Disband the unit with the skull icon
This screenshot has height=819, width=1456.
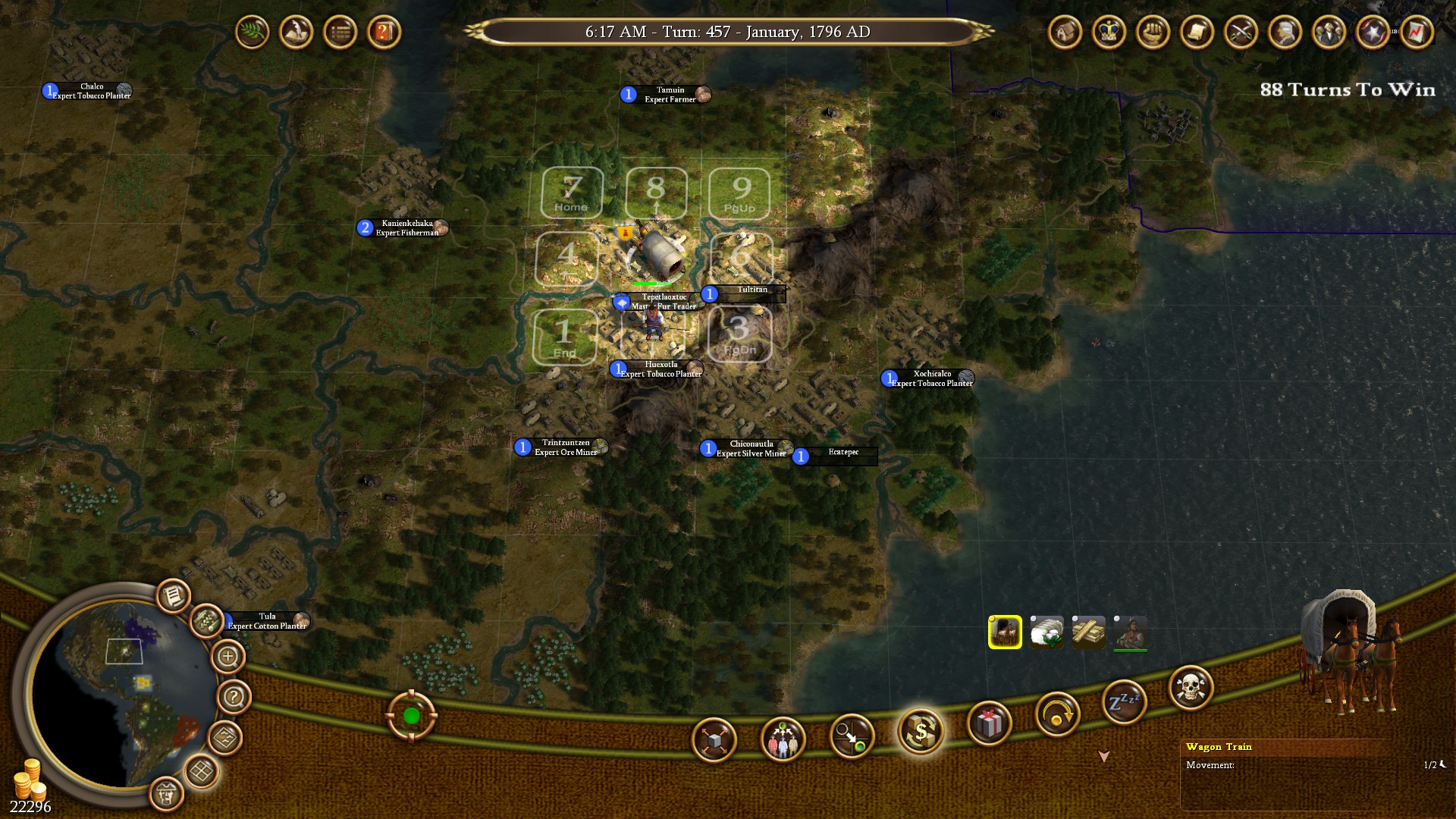point(1191,683)
